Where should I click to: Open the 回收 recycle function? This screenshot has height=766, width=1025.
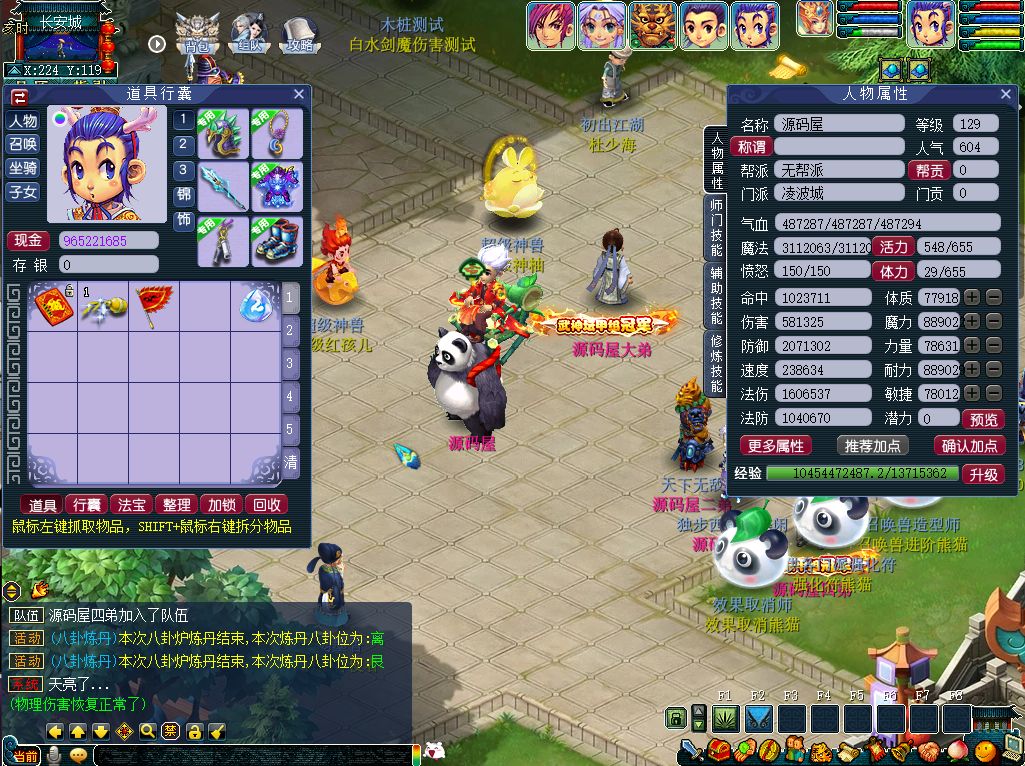(266, 505)
